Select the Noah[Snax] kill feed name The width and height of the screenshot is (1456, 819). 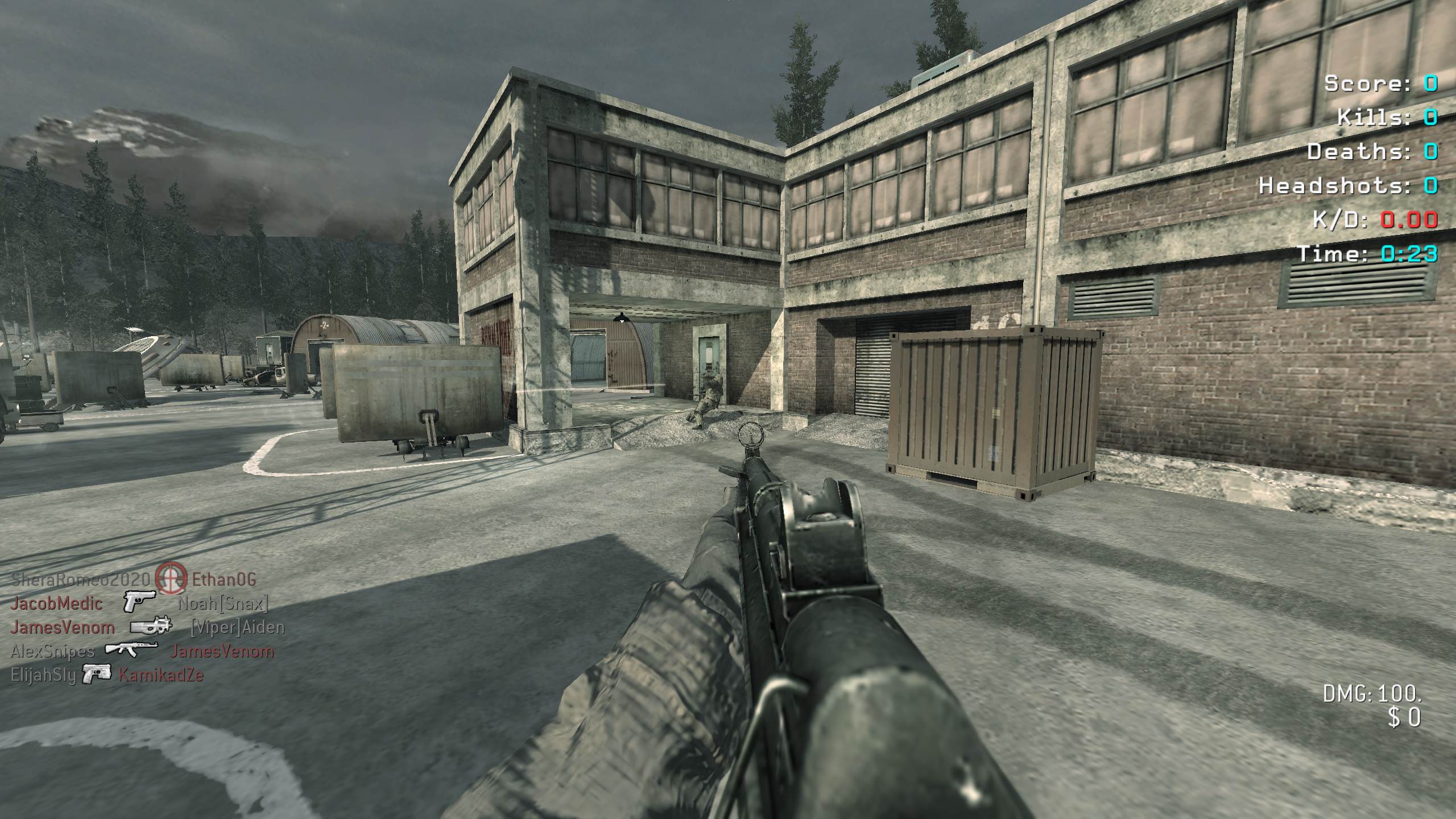(x=222, y=603)
